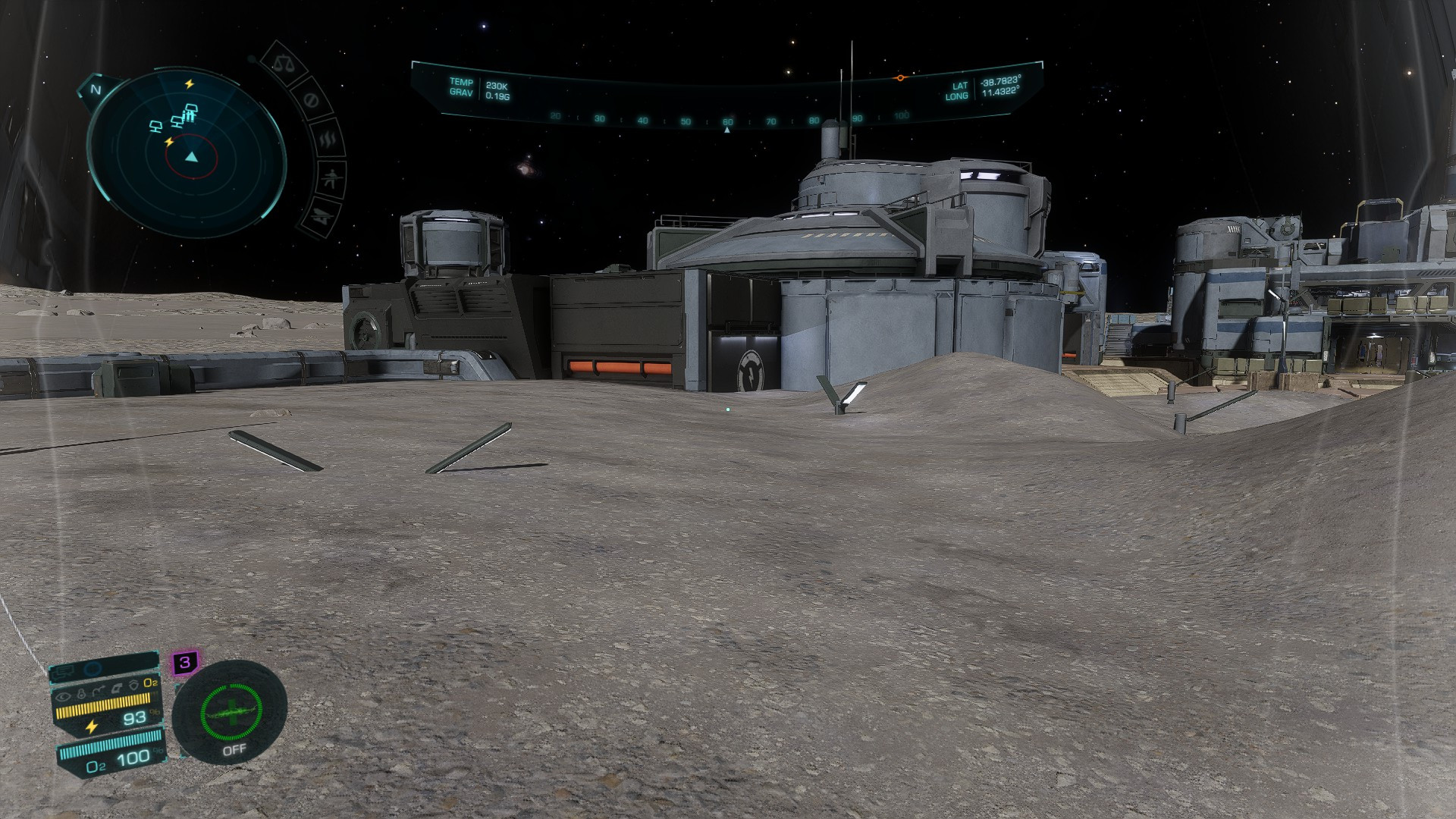Click the prohibited-circle status icon
This screenshot has width=1456, height=819.
(309, 101)
